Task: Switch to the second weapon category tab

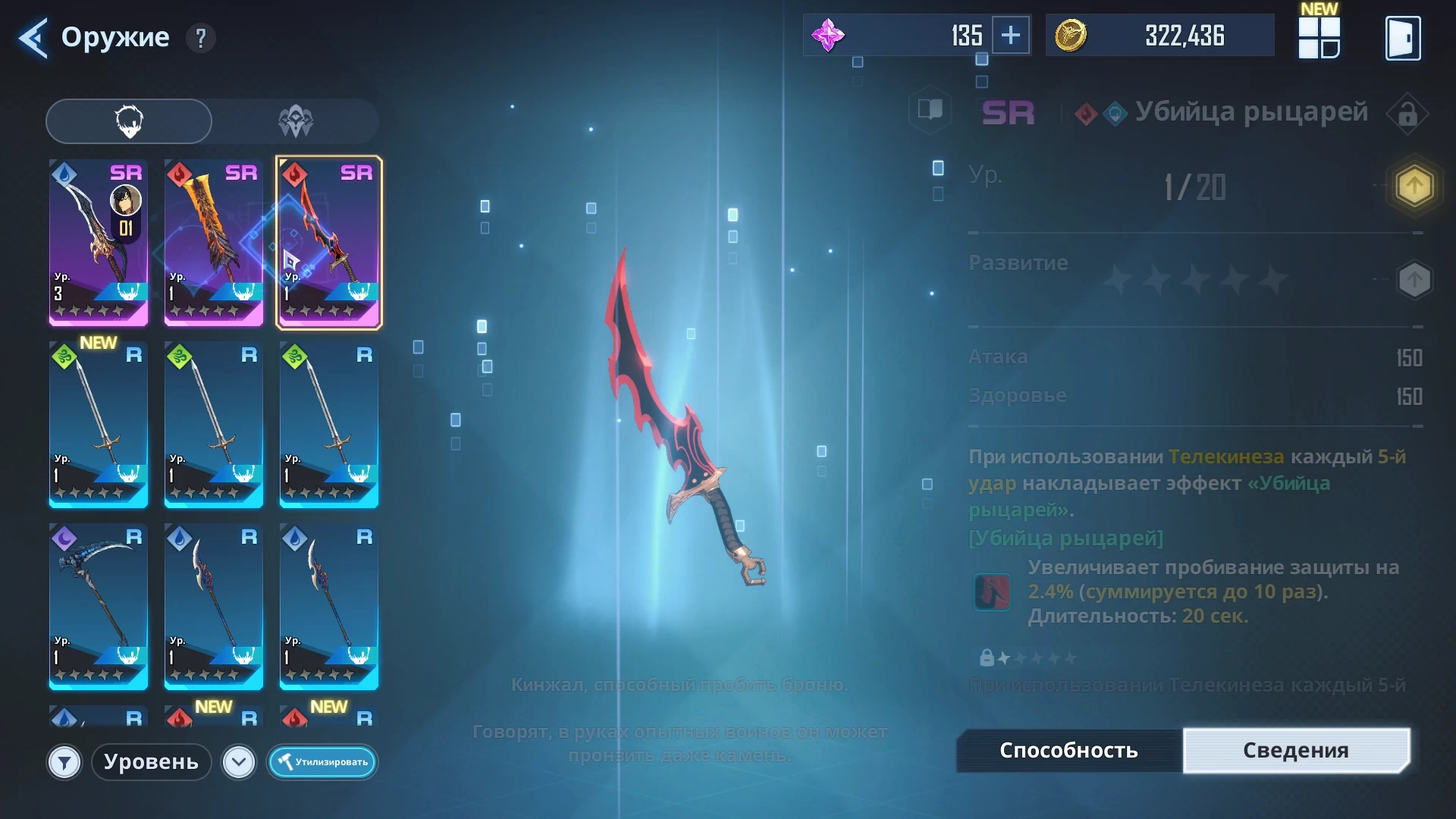Action: (x=295, y=121)
